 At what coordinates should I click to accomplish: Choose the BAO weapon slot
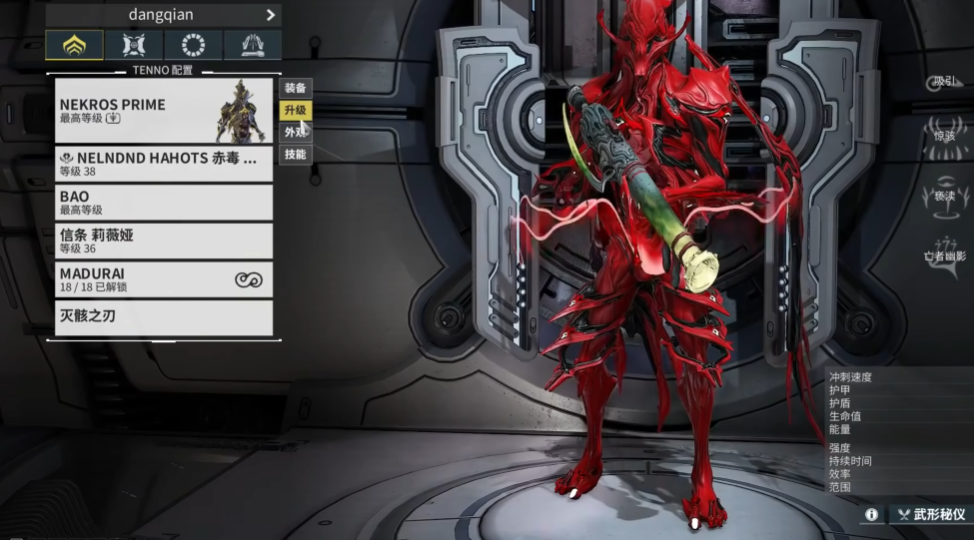[x=164, y=203]
